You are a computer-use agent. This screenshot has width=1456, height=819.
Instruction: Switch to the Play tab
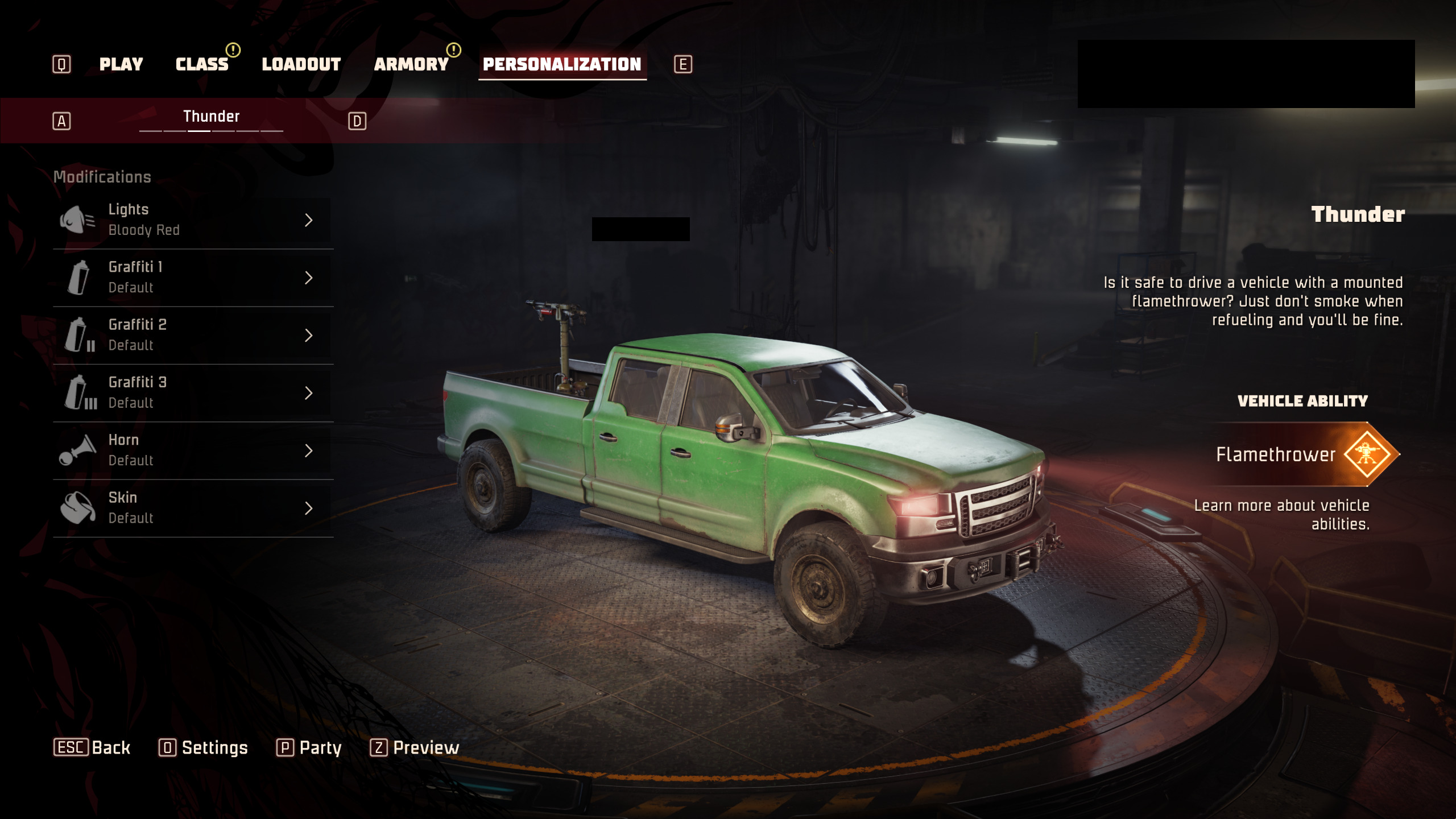click(121, 64)
